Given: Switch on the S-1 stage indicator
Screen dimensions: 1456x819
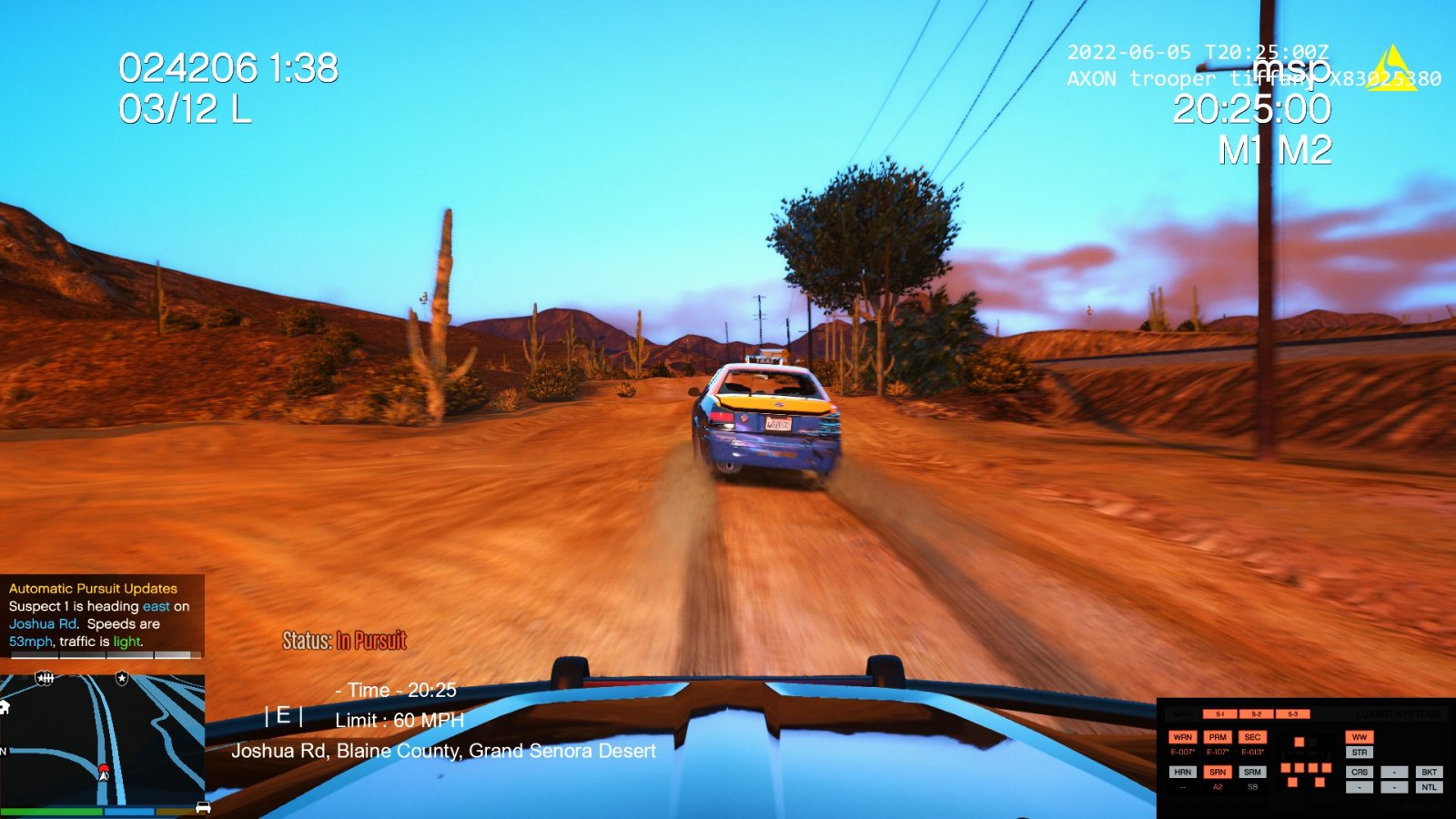Looking at the screenshot, I should (1219, 714).
